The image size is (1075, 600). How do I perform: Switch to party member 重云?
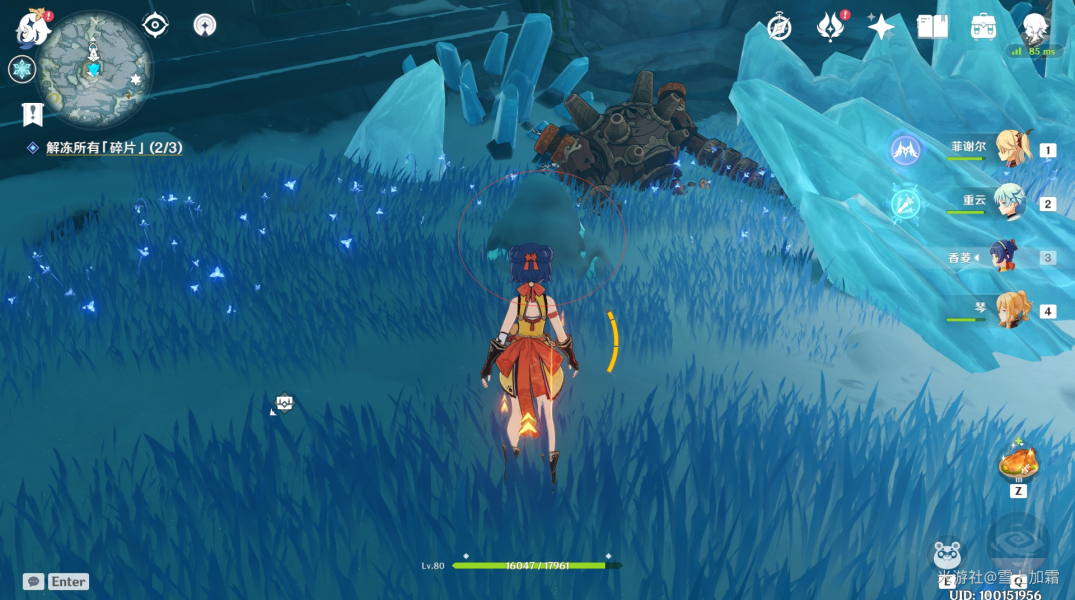pyautogui.click(x=1008, y=204)
